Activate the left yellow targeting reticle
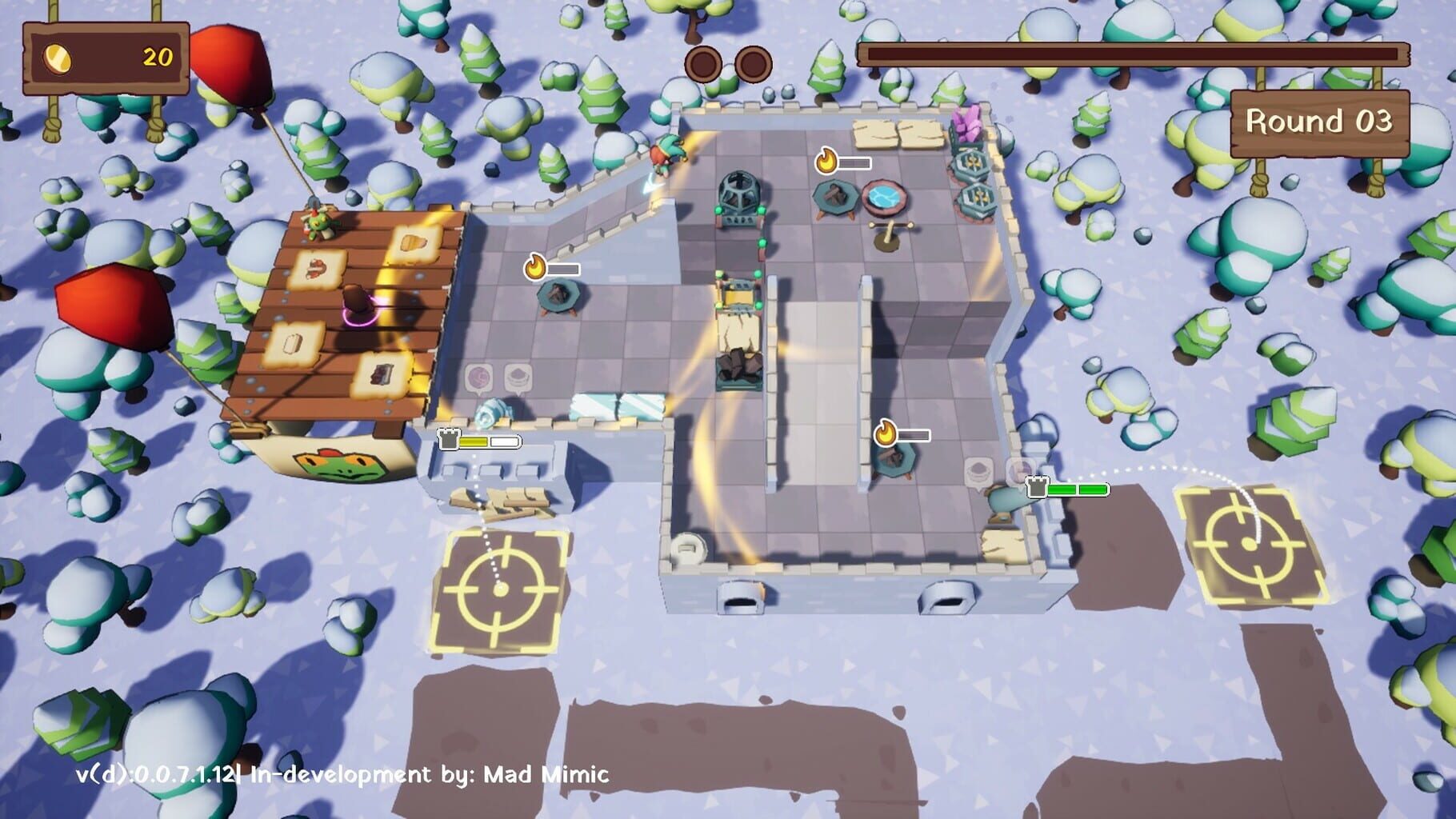The width and height of the screenshot is (1456, 819). (500, 589)
